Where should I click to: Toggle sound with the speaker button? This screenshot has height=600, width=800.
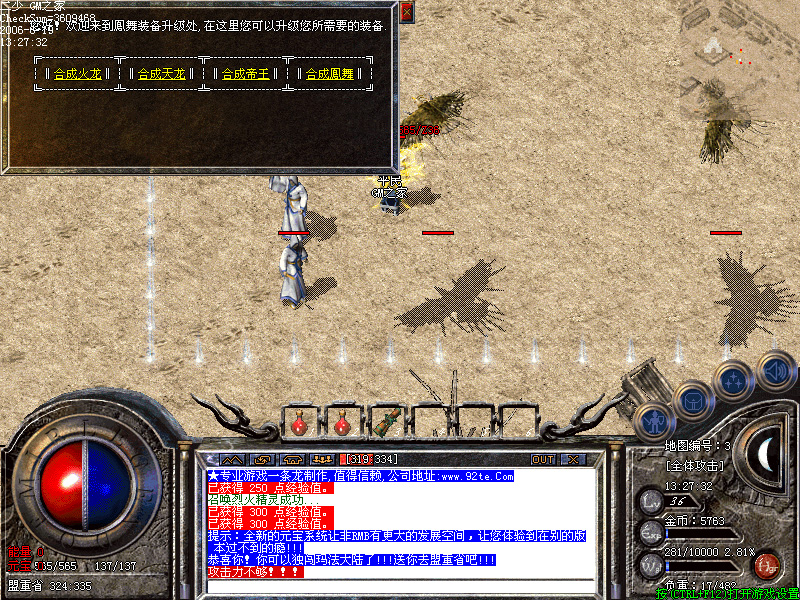(x=775, y=370)
